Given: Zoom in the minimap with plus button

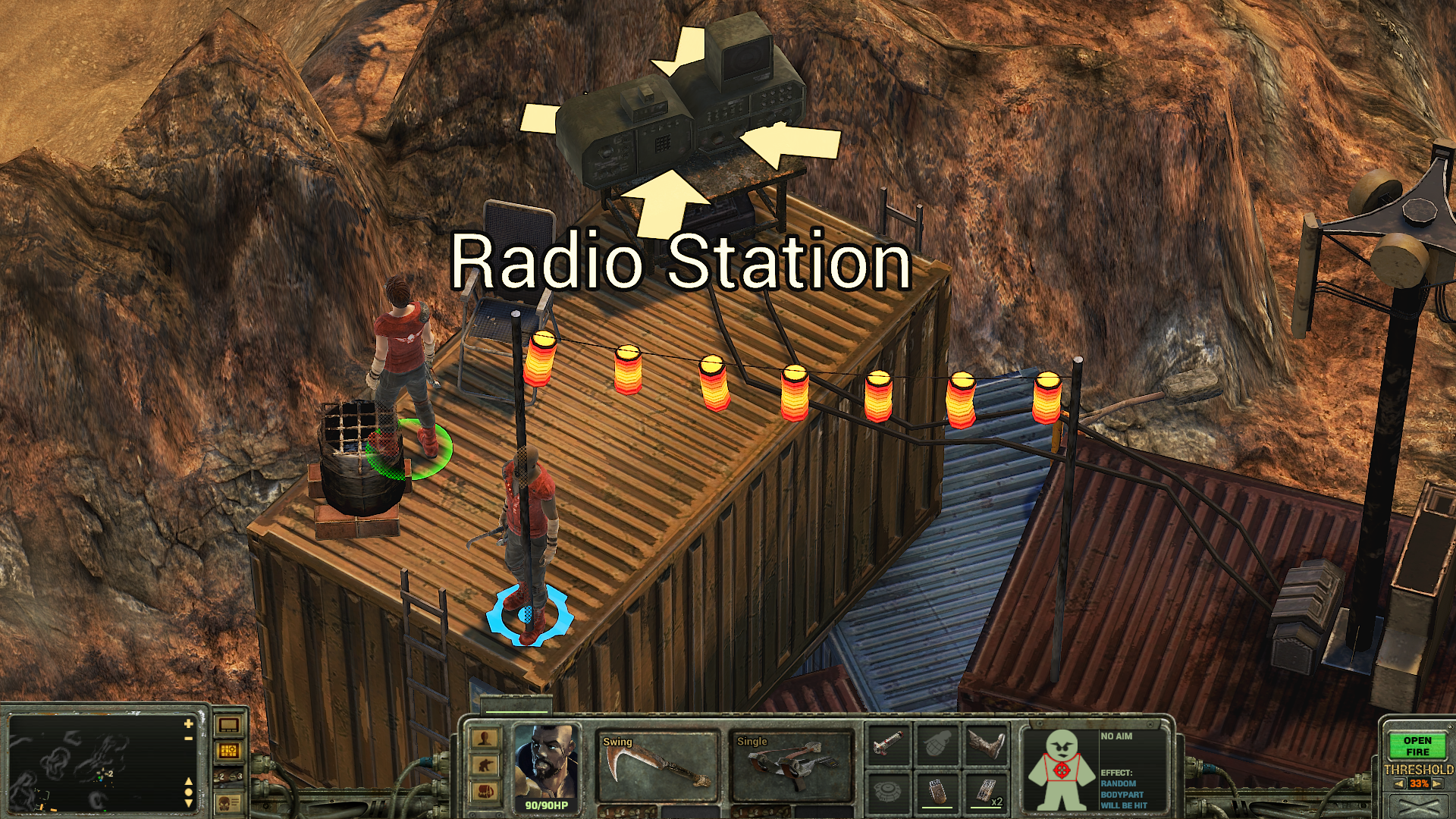Looking at the screenshot, I should tap(188, 724).
